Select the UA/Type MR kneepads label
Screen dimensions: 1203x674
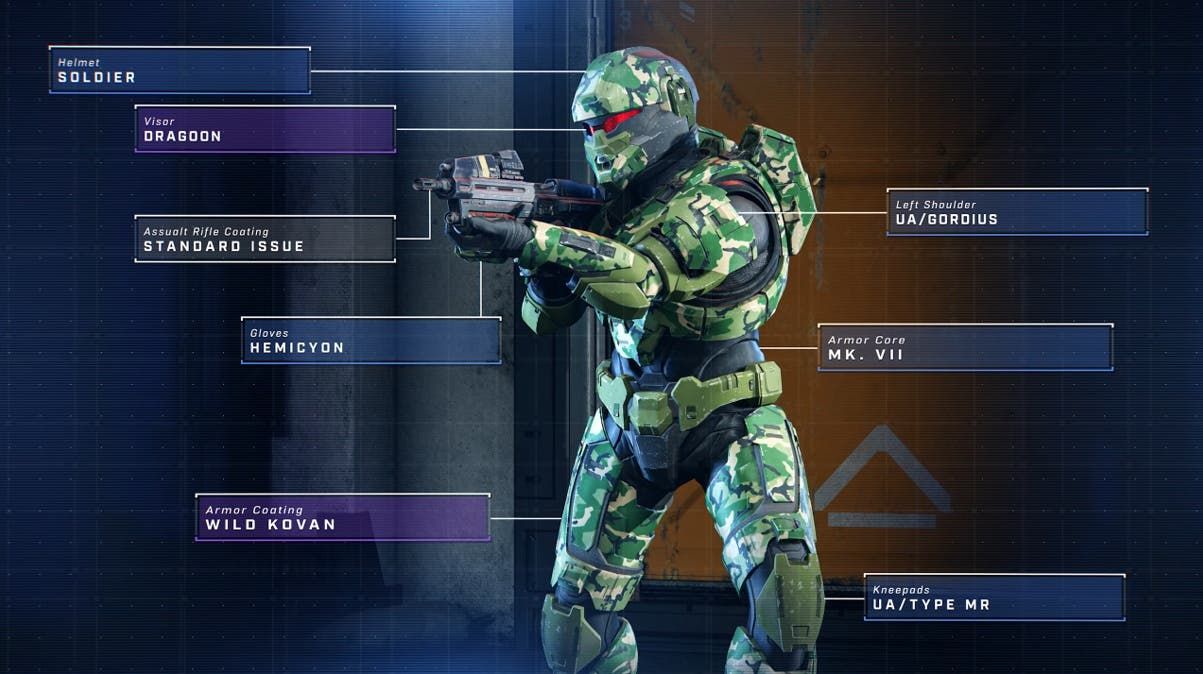tap(994, 597)
